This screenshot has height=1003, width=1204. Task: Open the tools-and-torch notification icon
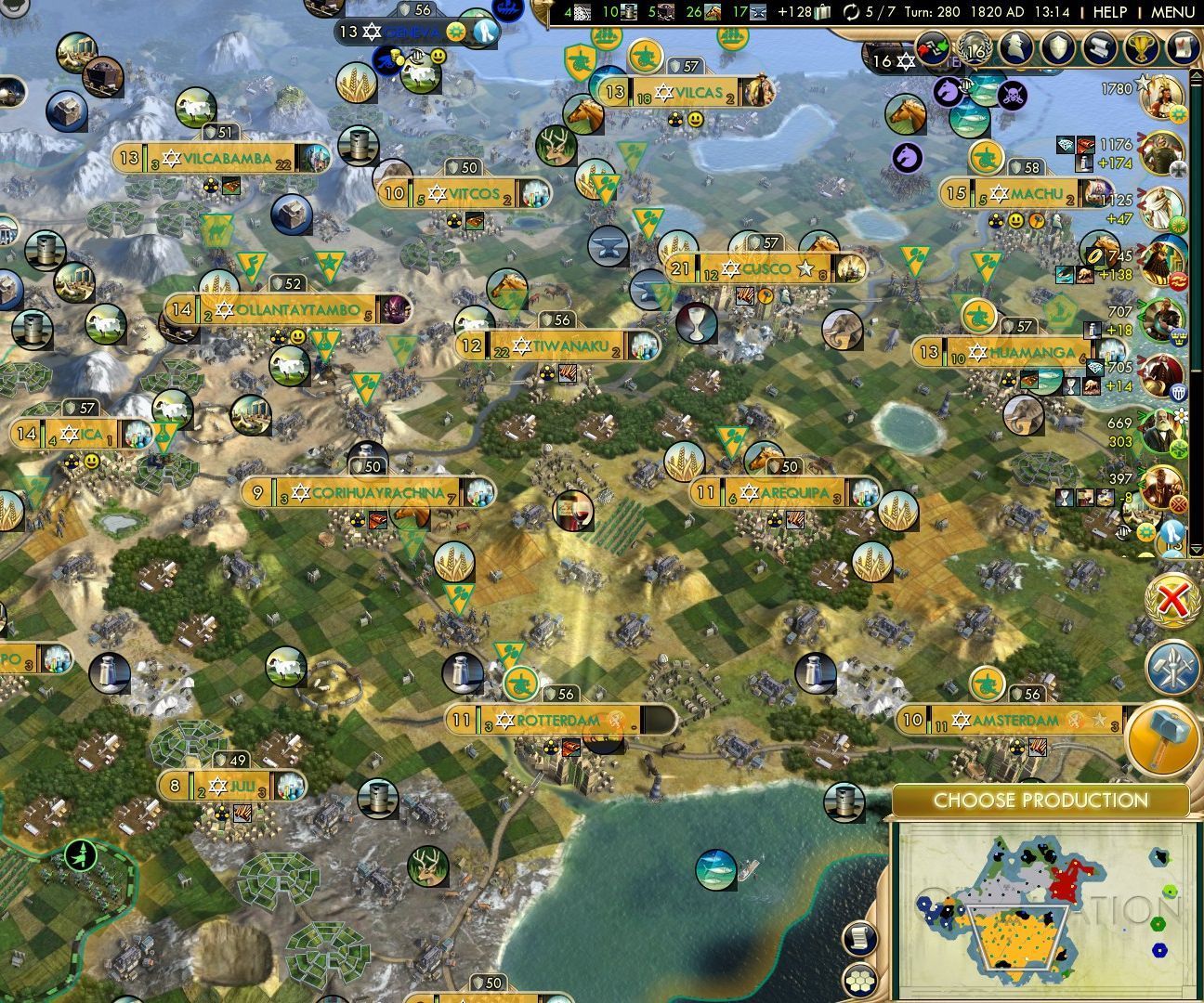point(1172,668)
